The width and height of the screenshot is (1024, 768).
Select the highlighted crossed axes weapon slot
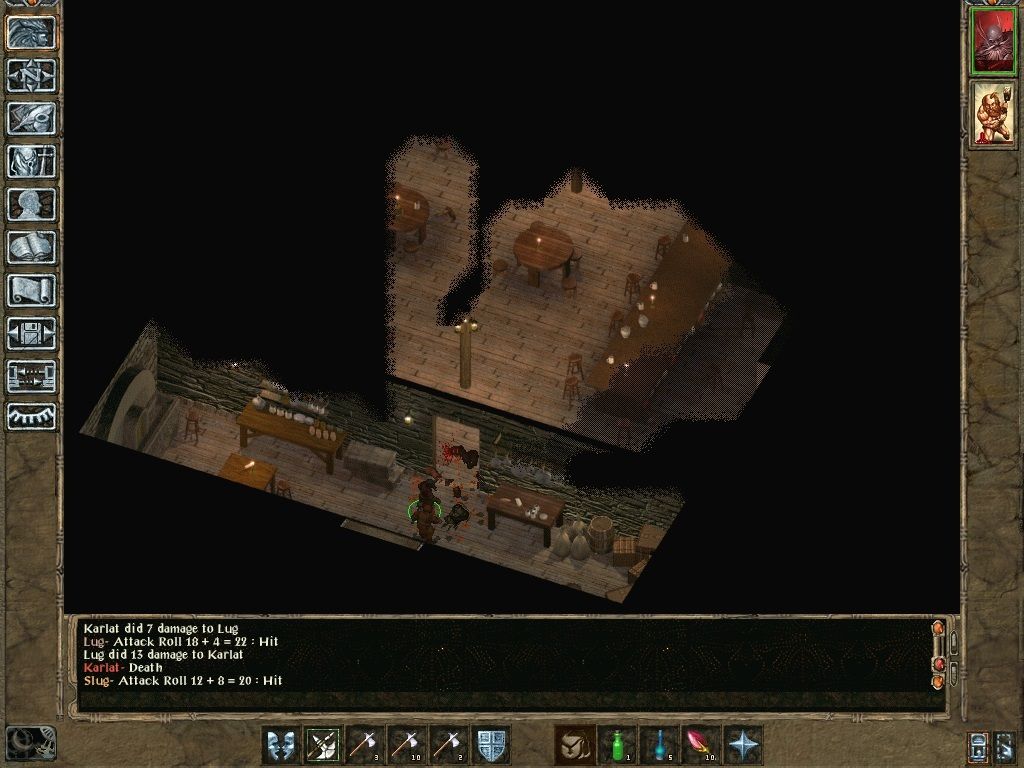point(323,745)
